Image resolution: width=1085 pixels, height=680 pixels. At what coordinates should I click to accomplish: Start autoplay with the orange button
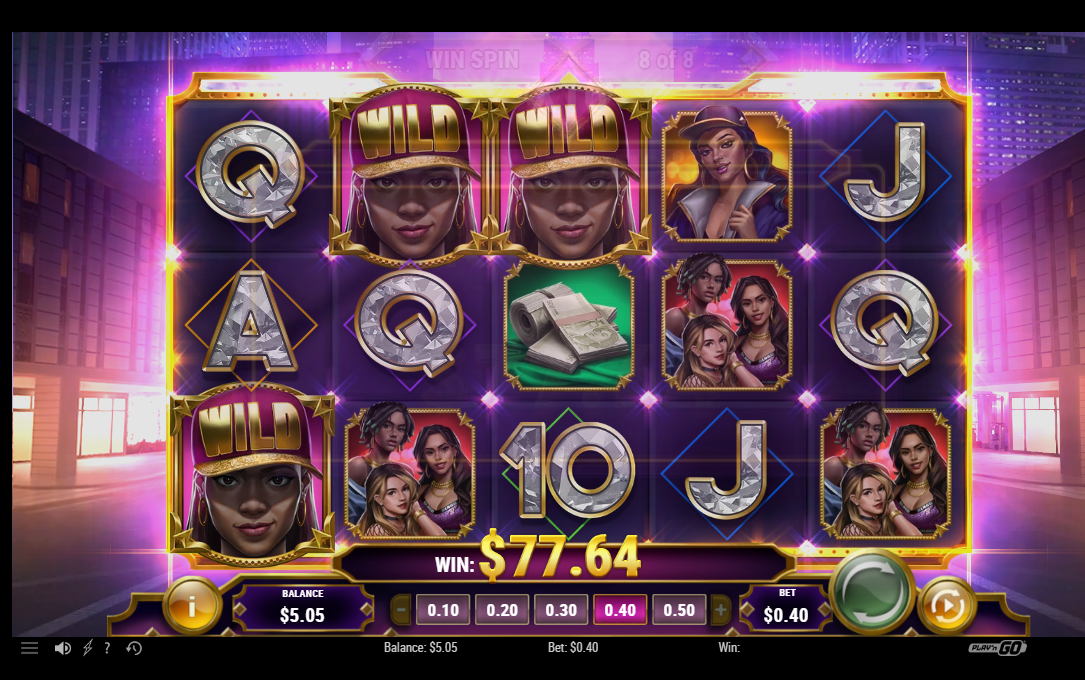[946, 606]
